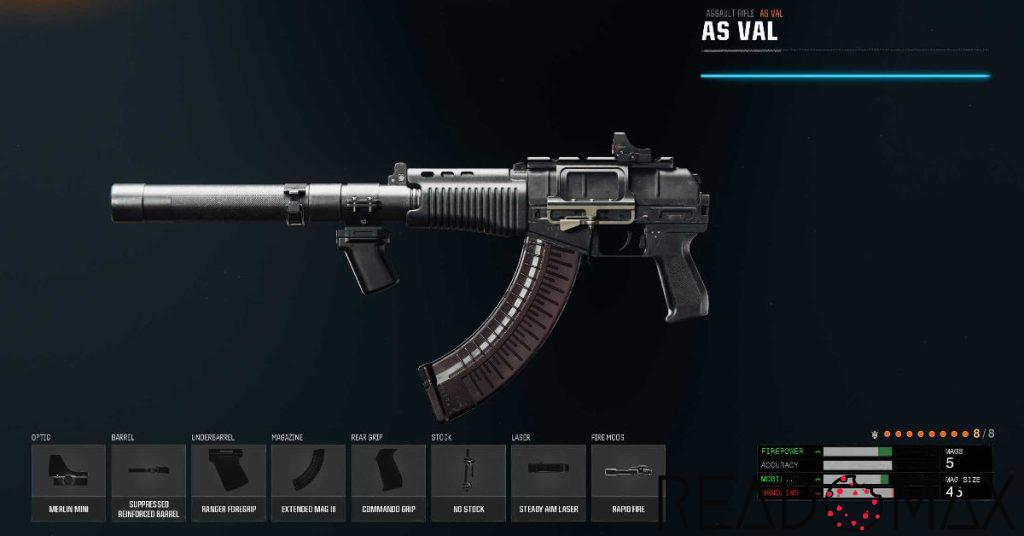
Task: Click the No Stock attachment slot
Action: pyautogui.click(x=468, y=482)
